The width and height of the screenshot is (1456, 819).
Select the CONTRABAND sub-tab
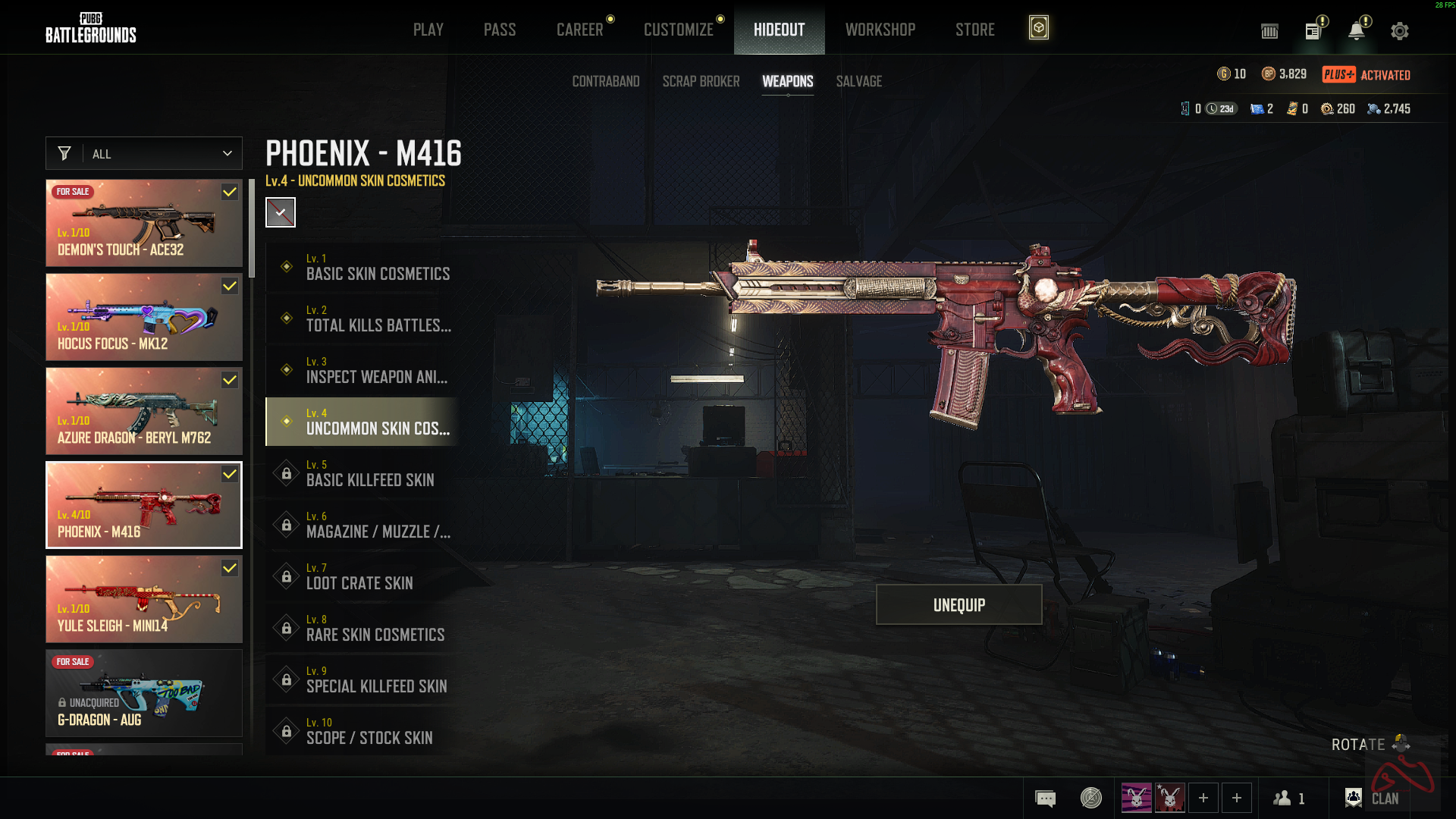point(605,81)
